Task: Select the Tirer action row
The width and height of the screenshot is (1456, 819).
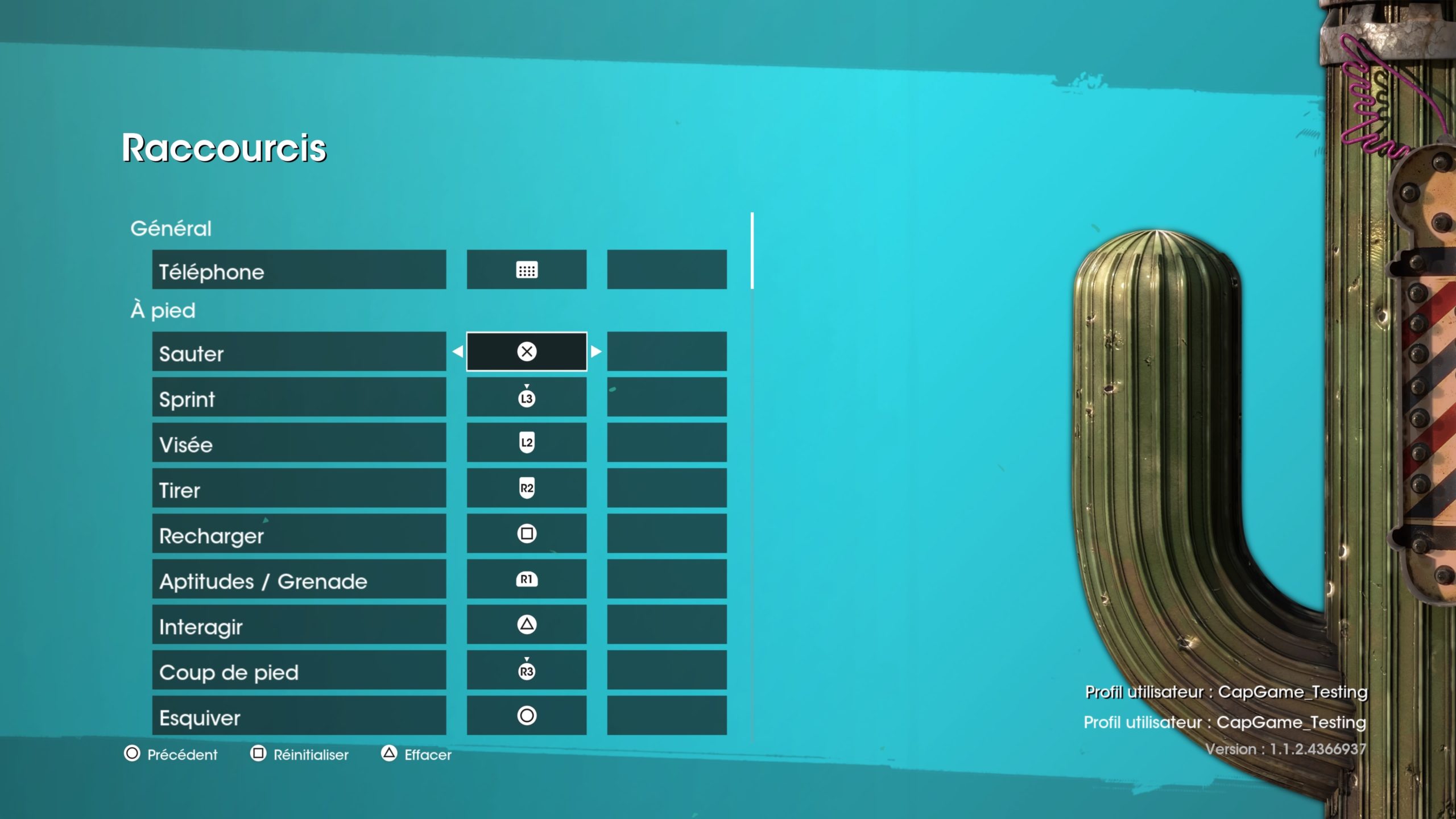Action: [x=299, y=488]
